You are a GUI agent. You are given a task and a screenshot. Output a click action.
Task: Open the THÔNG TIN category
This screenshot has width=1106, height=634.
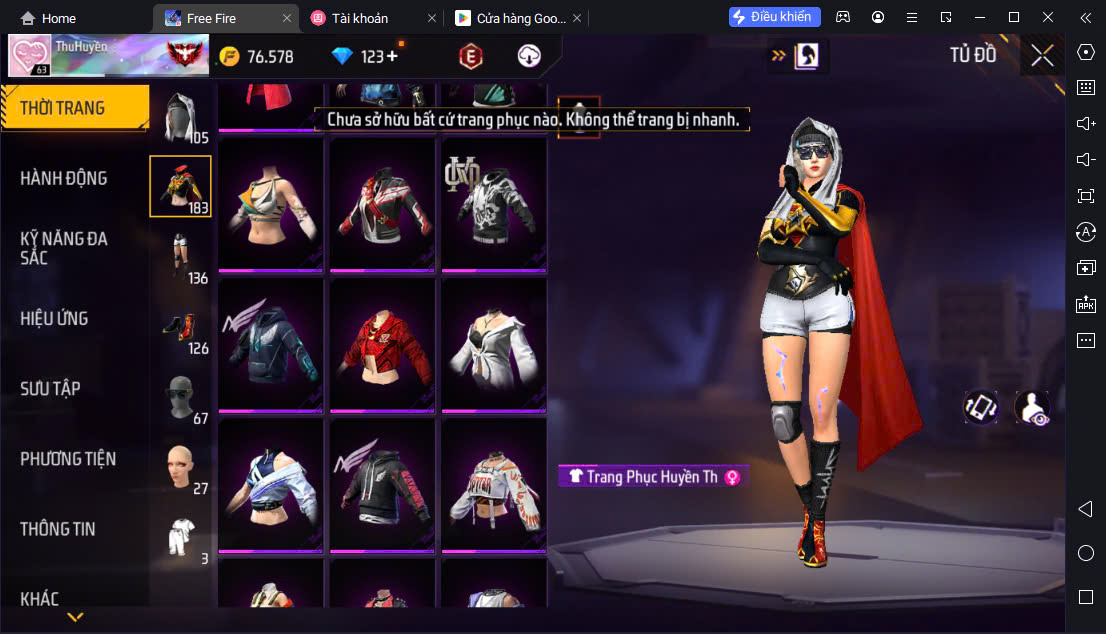[56, 528]
